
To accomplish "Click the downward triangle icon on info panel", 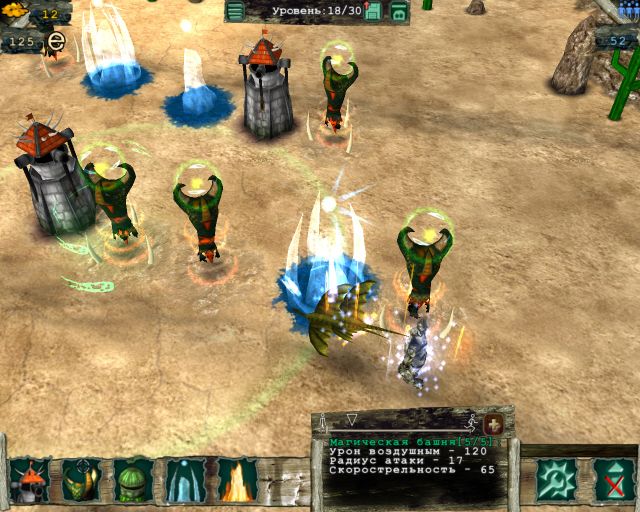I will (x=351, y=419).
